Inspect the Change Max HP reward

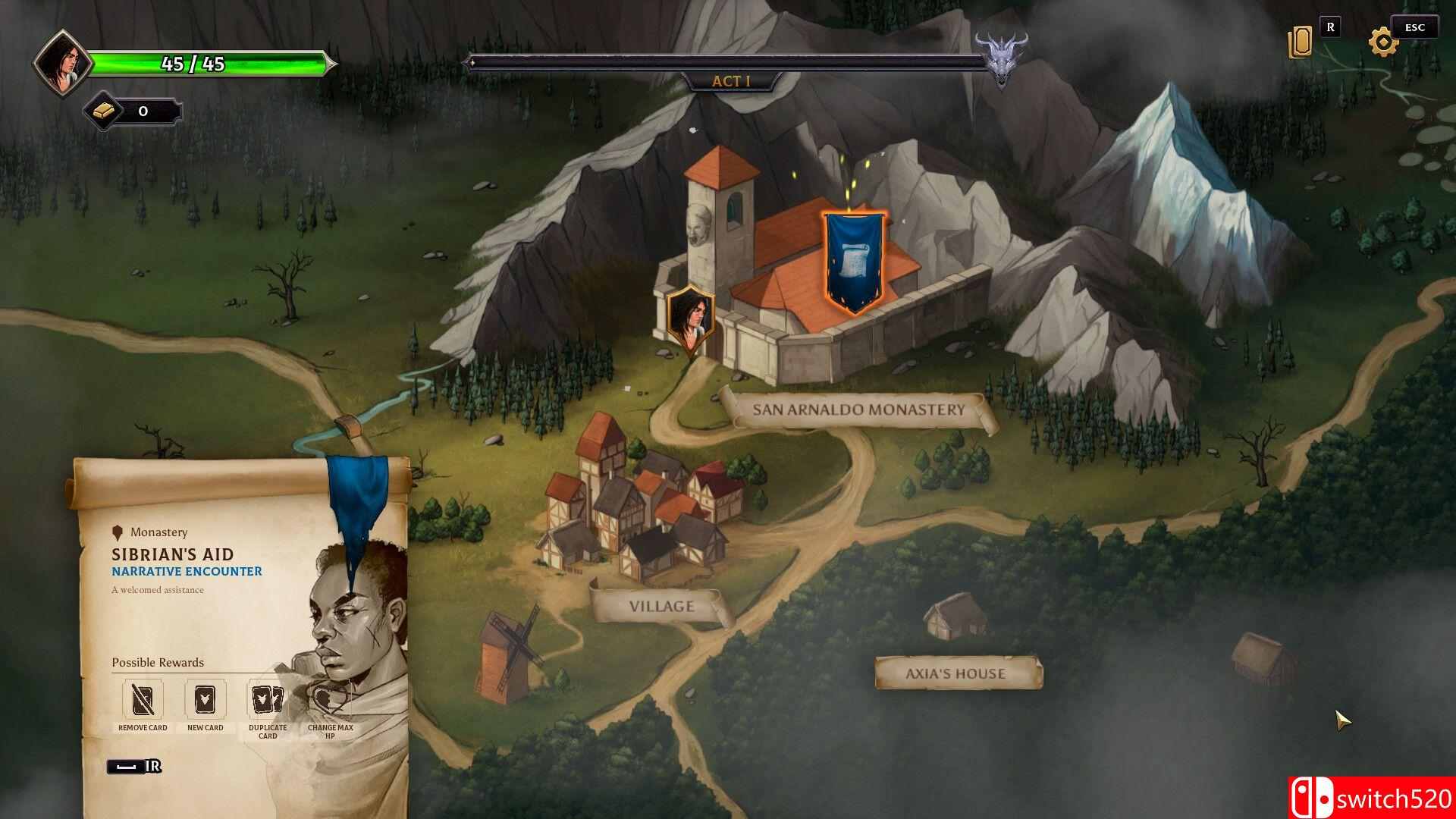point(330,701)
